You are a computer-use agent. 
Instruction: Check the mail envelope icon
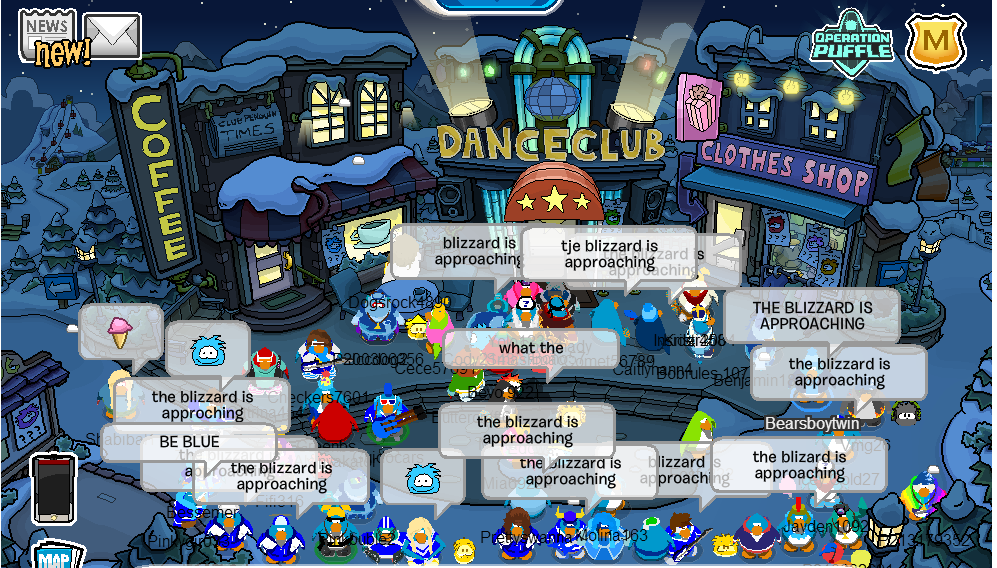point(112,36)
